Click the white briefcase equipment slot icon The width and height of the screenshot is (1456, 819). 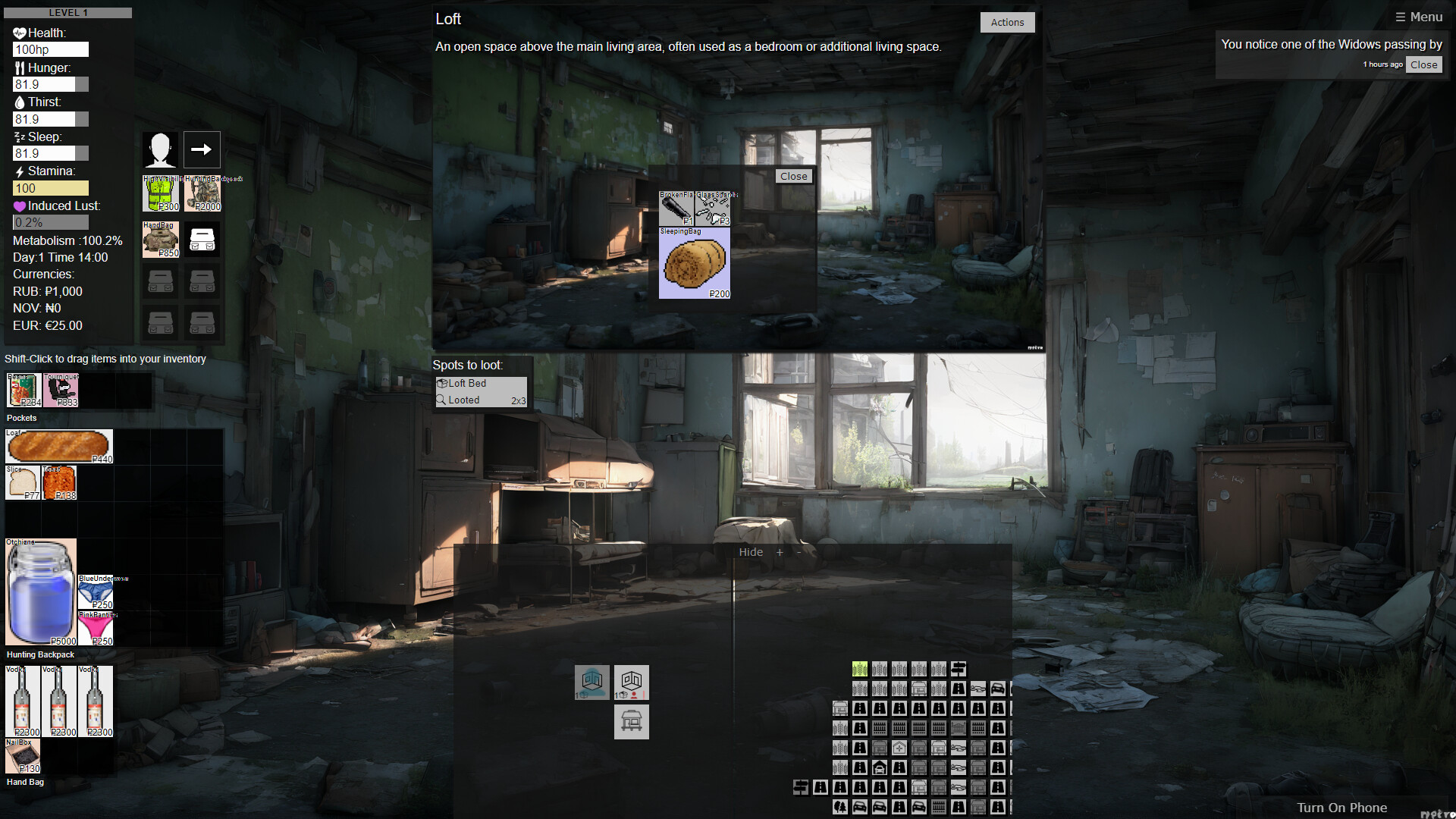(202, 239)
